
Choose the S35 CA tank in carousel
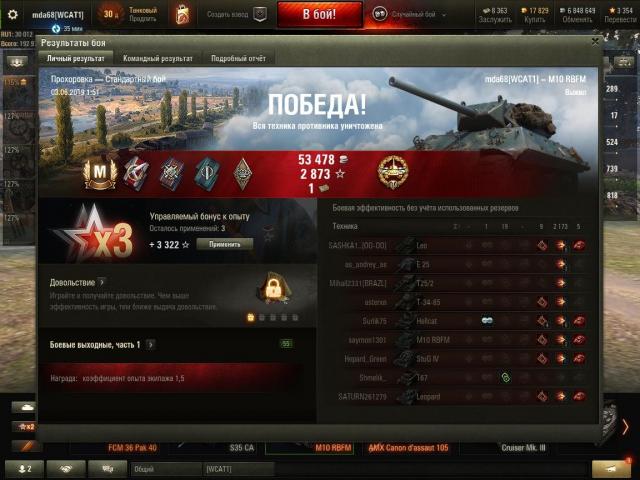[x=242, y=447]
